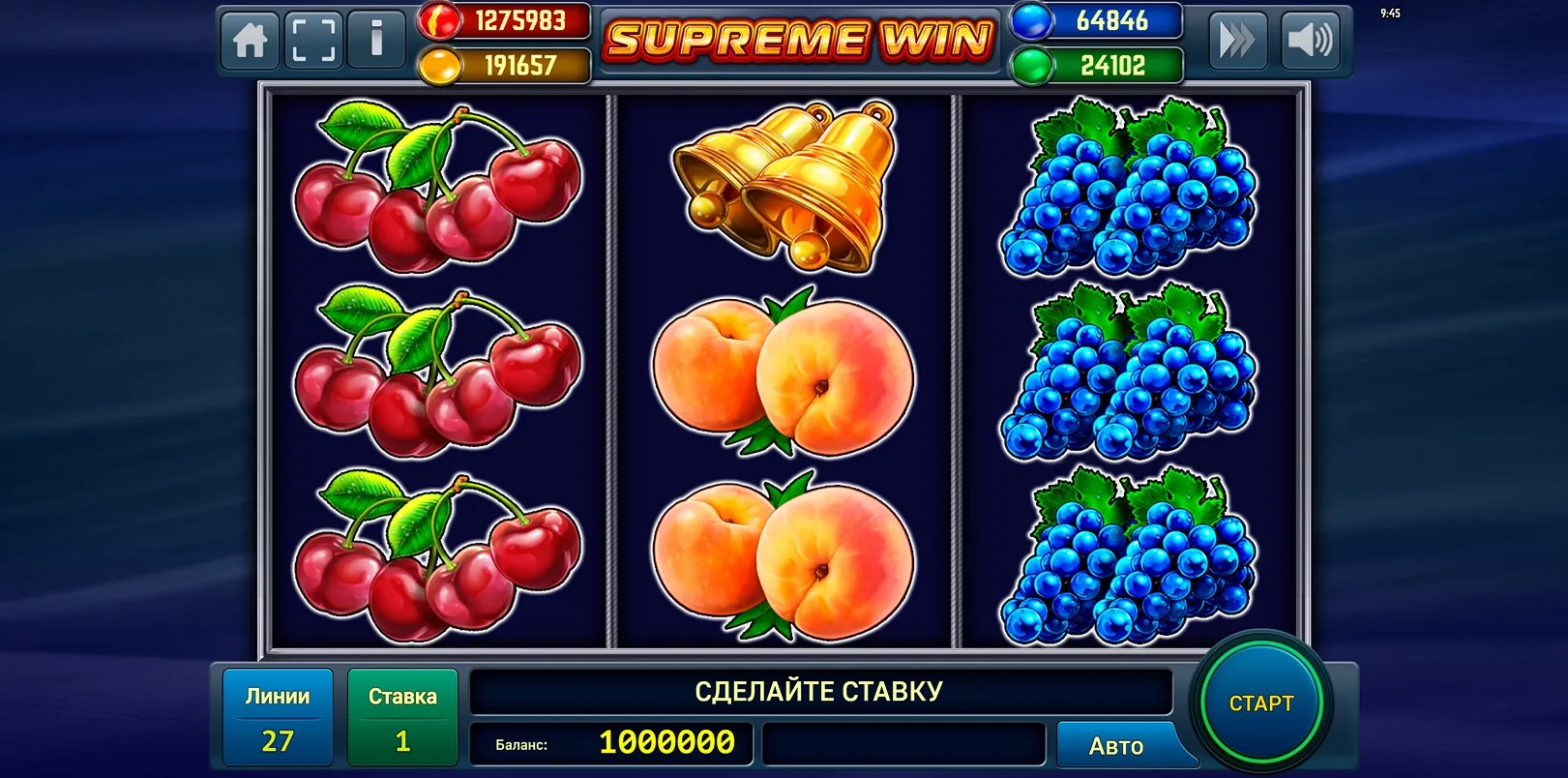This screenshot has height=778, width=1568.
Task: Toggle automatic spins with Авто
Action: [1117, 745]
